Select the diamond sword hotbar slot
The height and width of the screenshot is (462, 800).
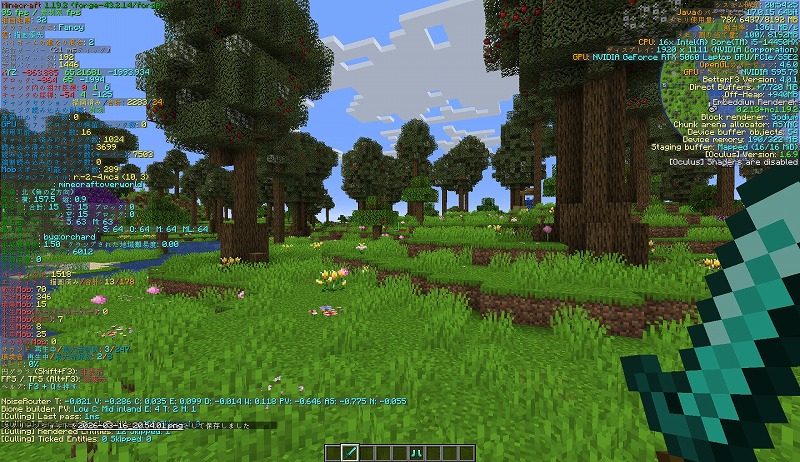tap(351, 453)
